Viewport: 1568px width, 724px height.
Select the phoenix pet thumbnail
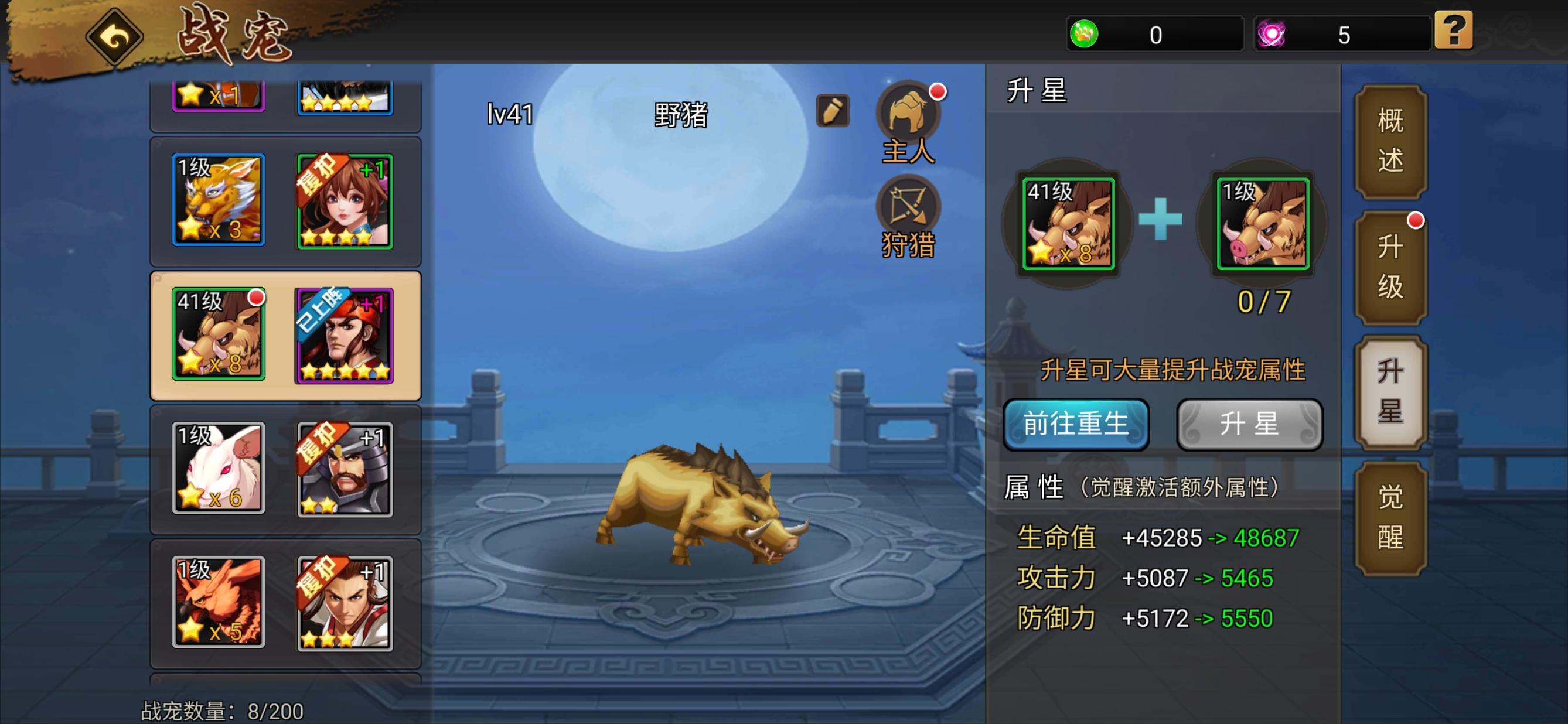pos(218,602)
